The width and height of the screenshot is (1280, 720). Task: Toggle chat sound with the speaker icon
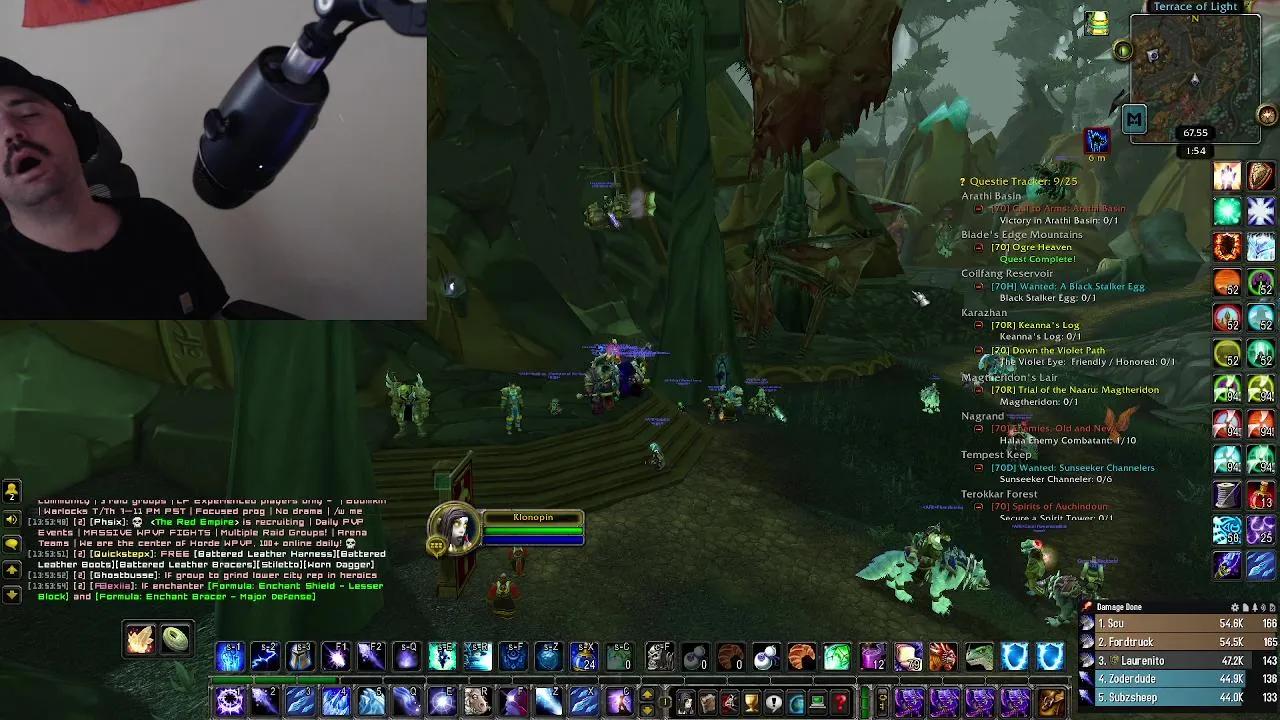point(11,519)
